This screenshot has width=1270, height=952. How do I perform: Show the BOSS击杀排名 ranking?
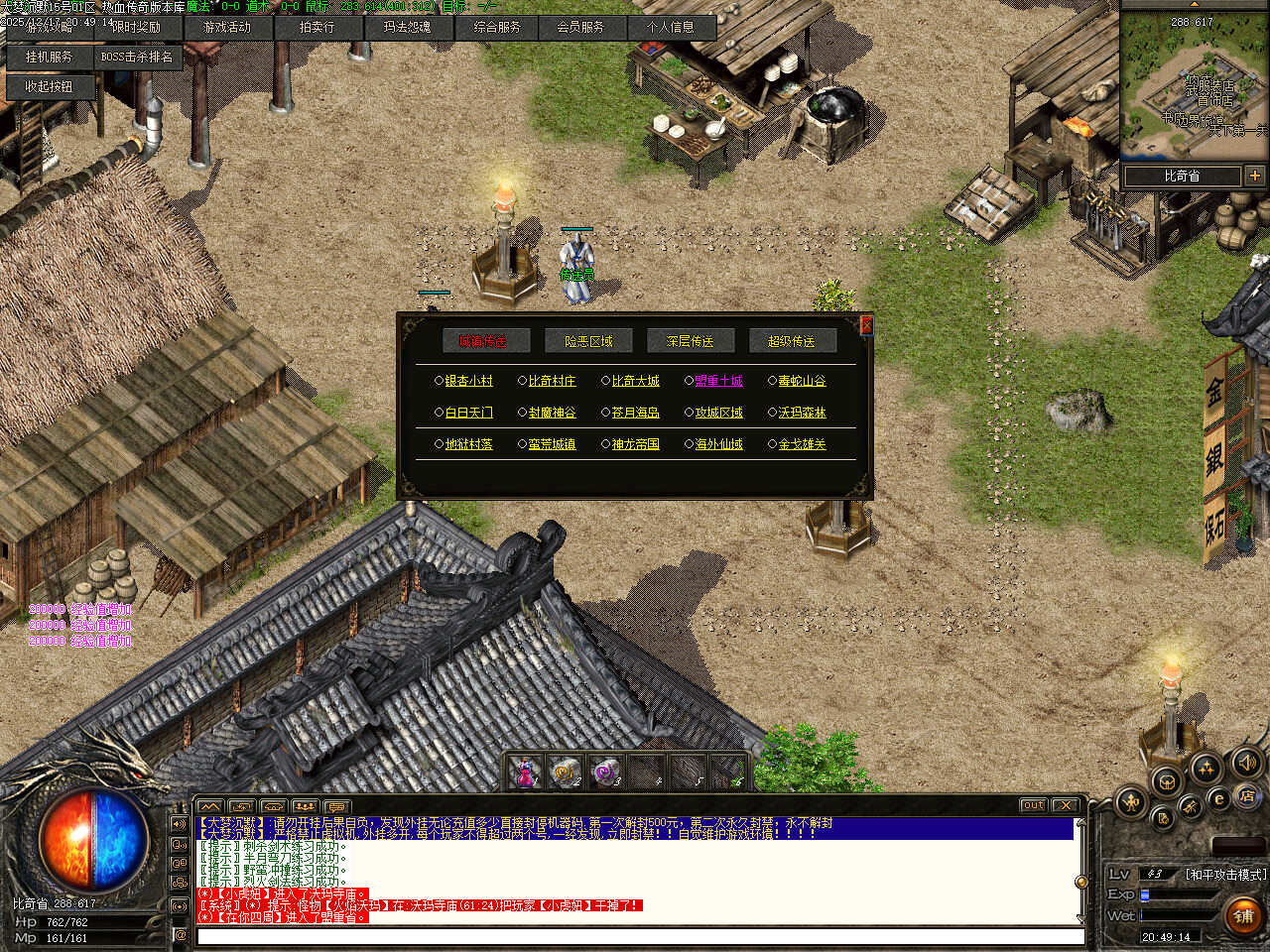pos(137,58)
